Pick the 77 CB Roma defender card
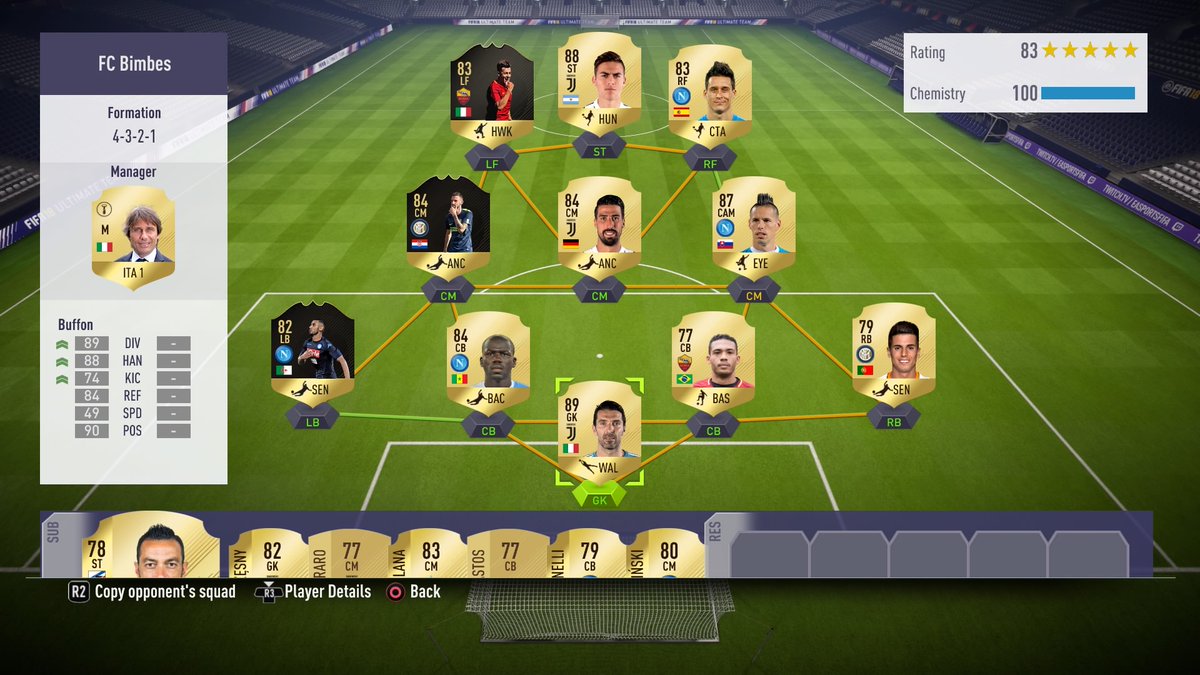The image size is (1200, 675). tap(713, 360)
